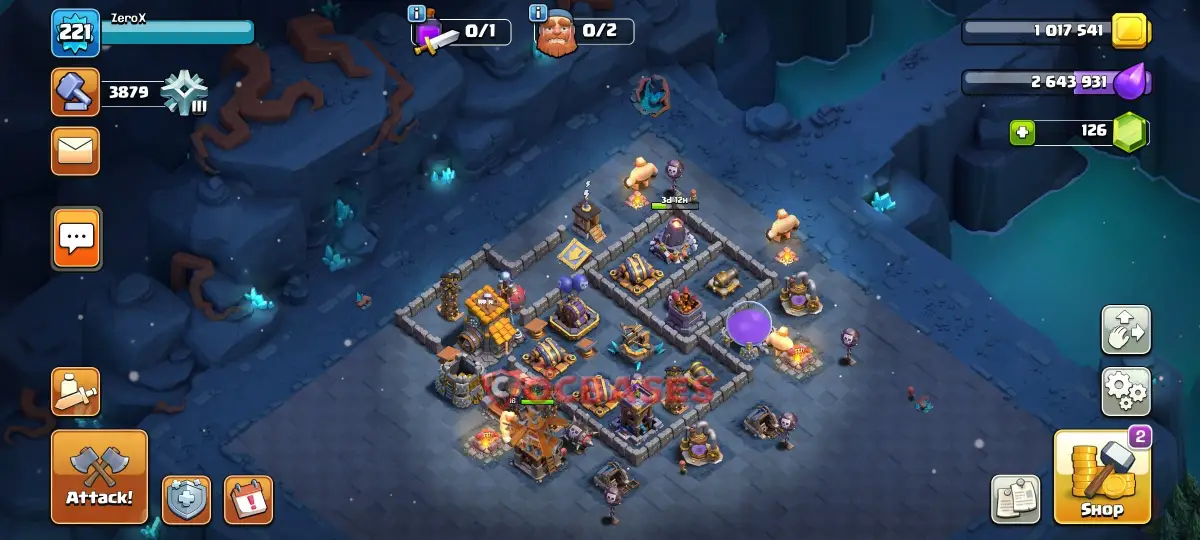Open the layout editor hand button

pos(1126,330)
